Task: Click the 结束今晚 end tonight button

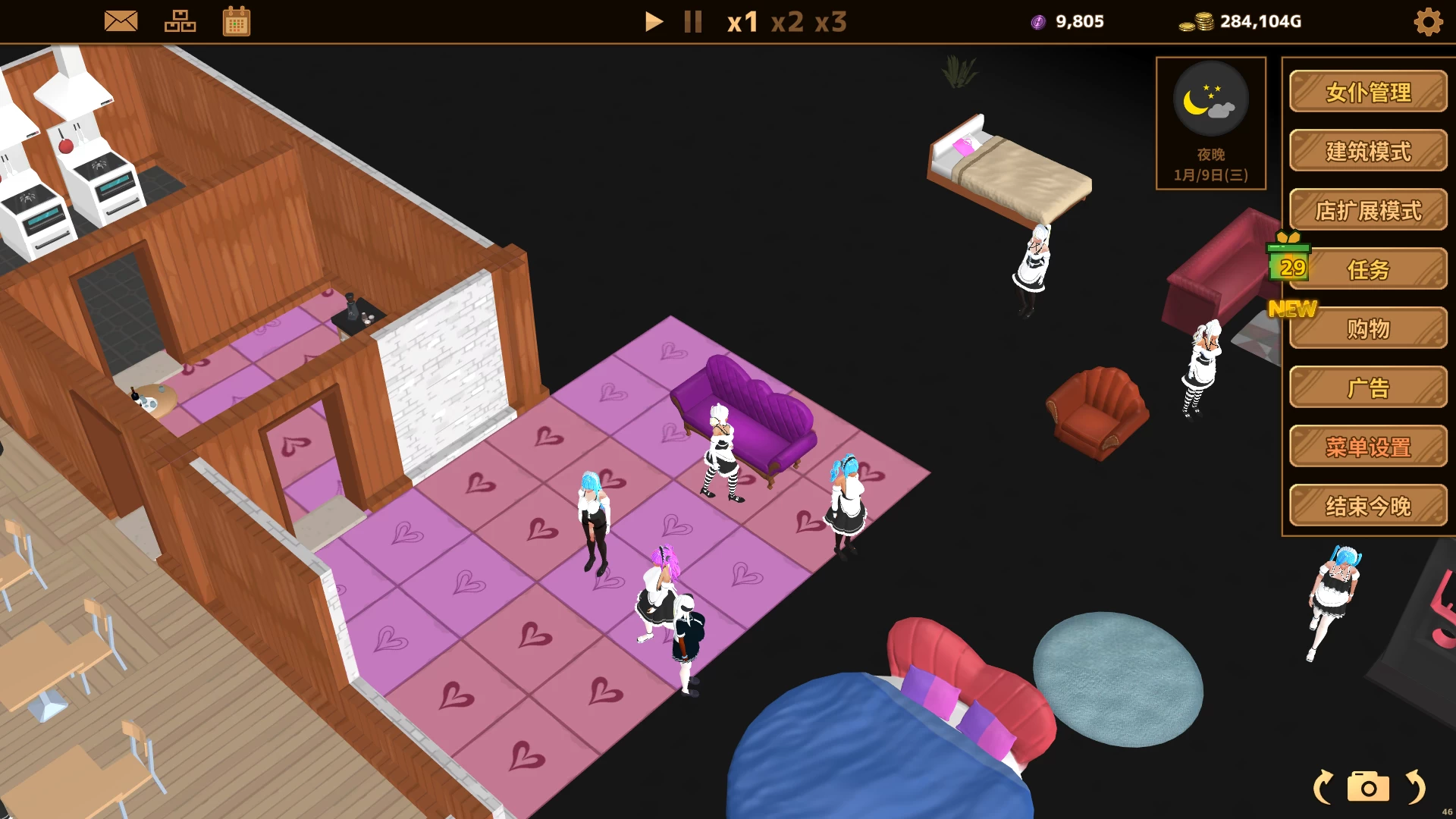Action: click(x=1368, y=506)
